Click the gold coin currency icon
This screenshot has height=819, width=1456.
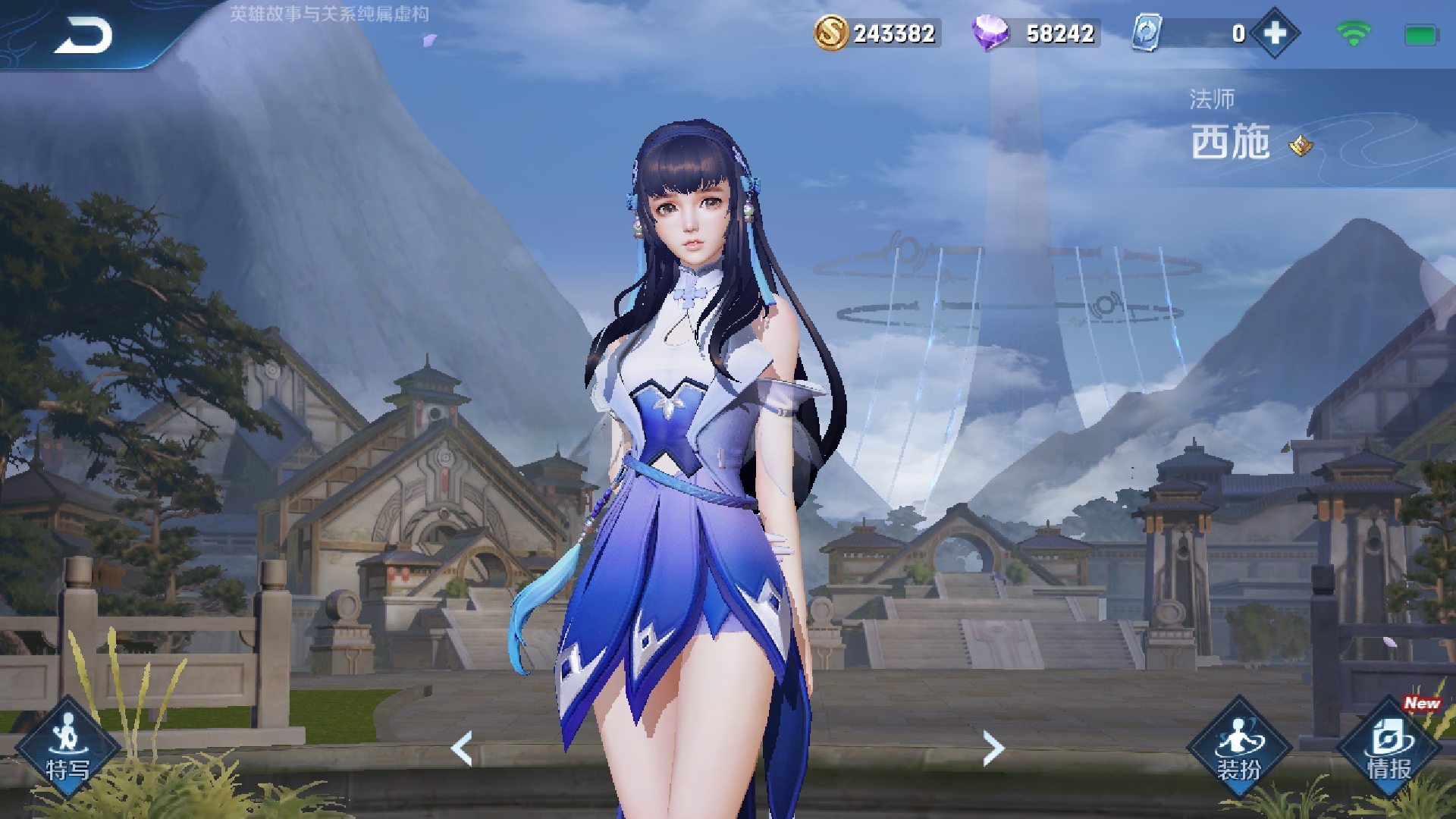(831, 33)
